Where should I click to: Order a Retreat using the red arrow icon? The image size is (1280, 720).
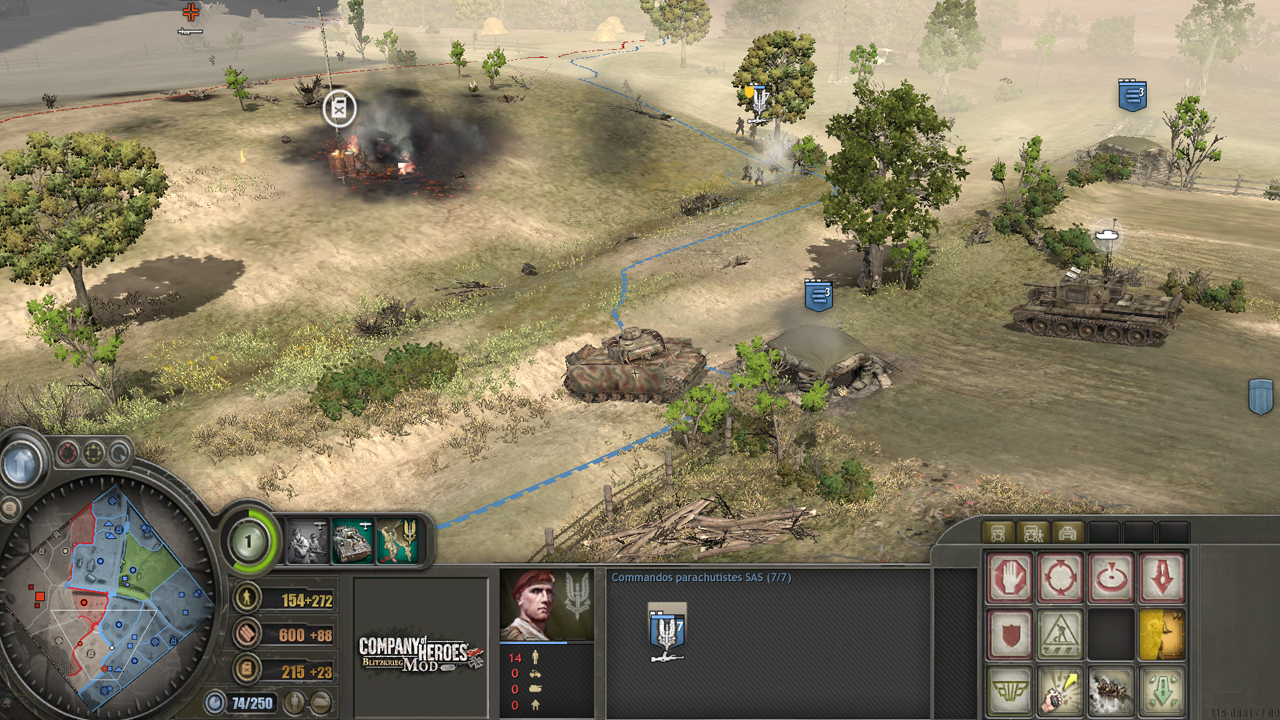[1163, 578]
